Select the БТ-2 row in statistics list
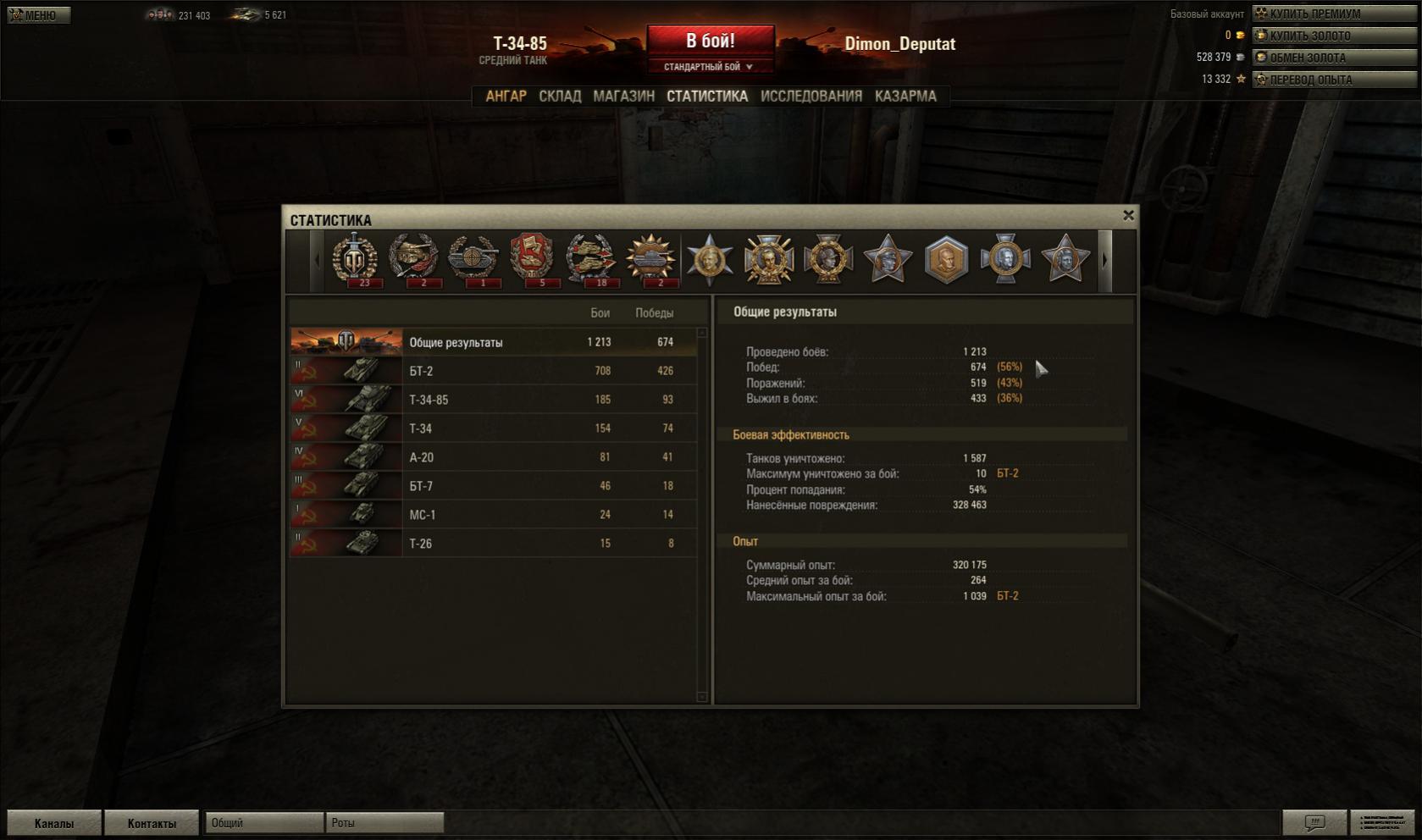The image size is (1422, 840). [493, 371]
